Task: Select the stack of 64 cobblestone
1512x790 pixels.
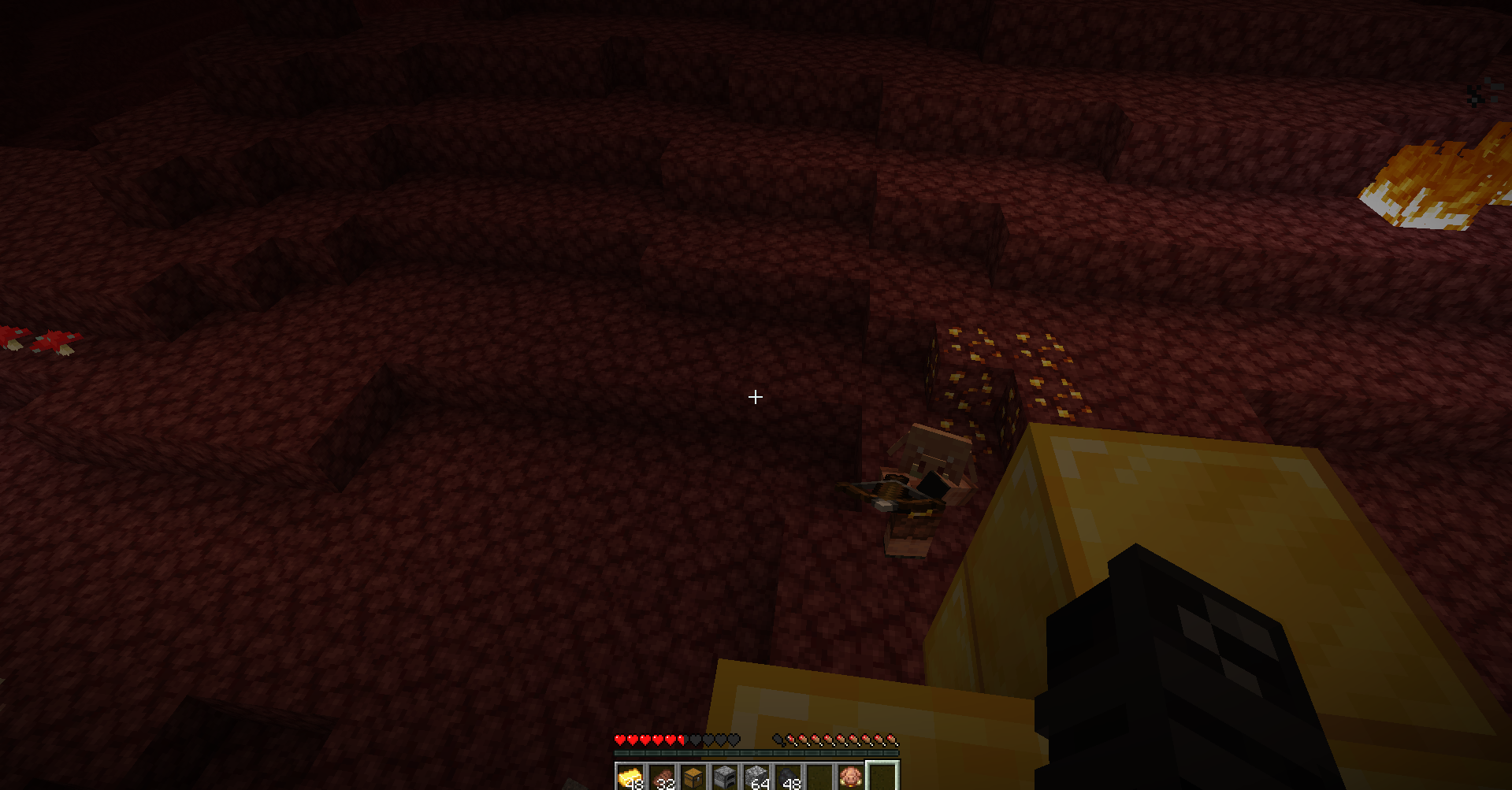Action: point(756,777)
